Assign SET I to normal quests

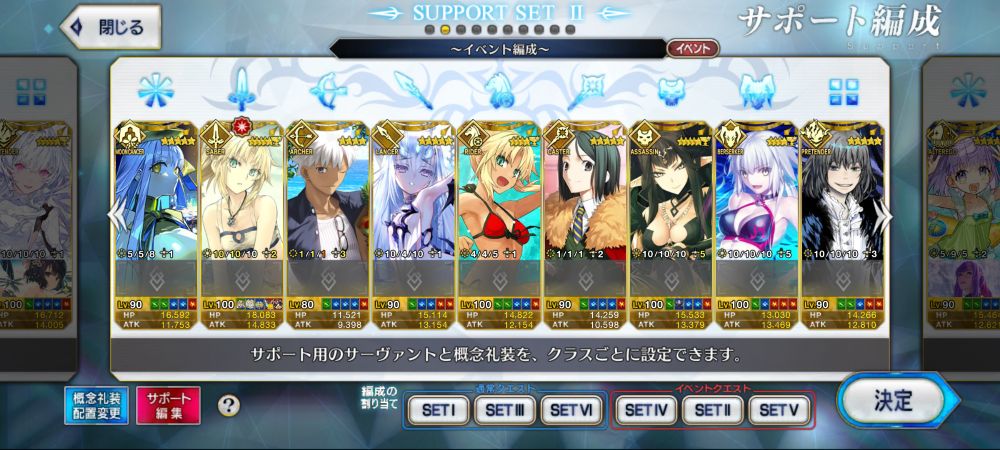coord(437,409)
